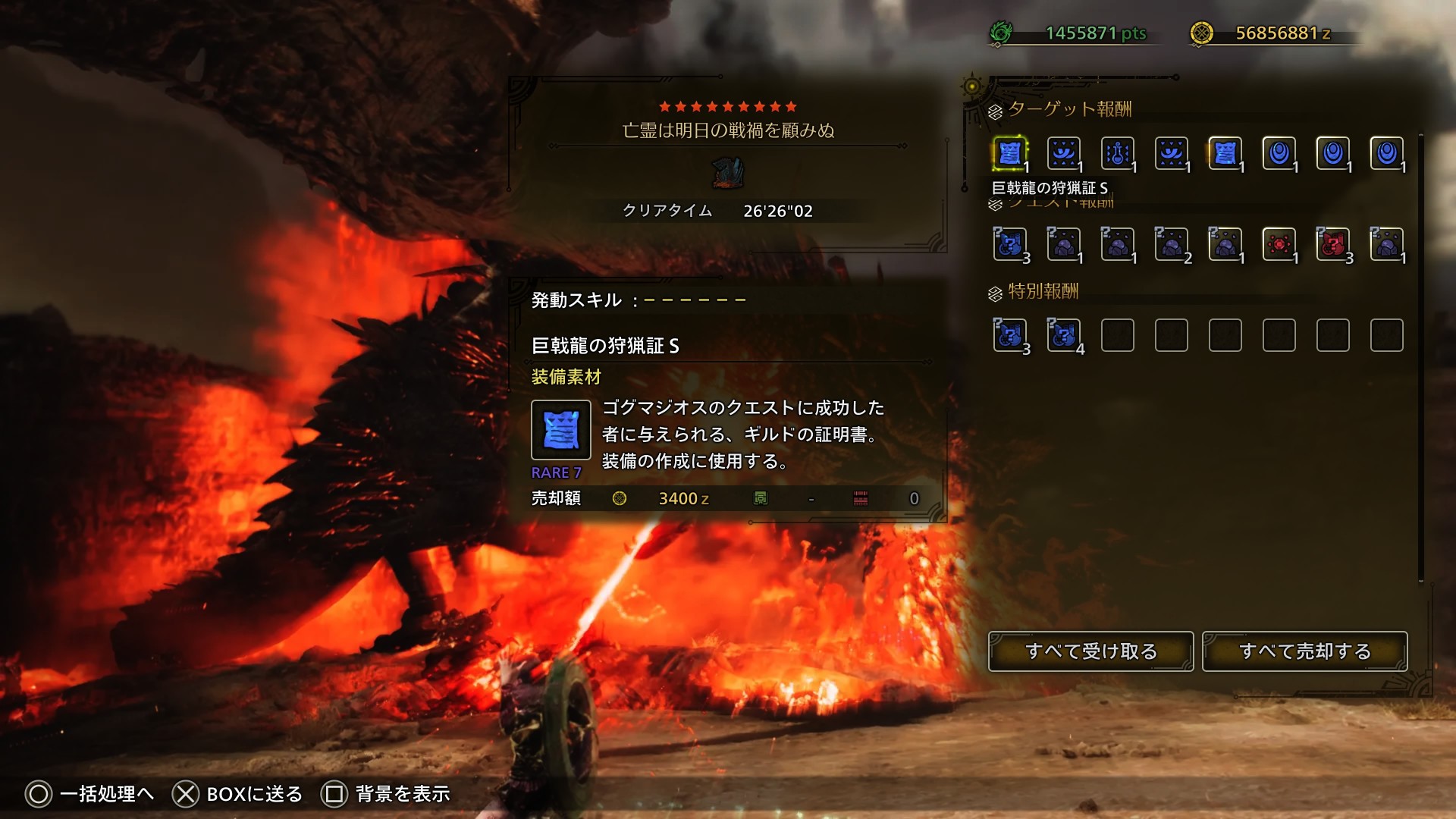
Task: Click the すべて受け取る (receive all) button
Action: pos(1090,651)
